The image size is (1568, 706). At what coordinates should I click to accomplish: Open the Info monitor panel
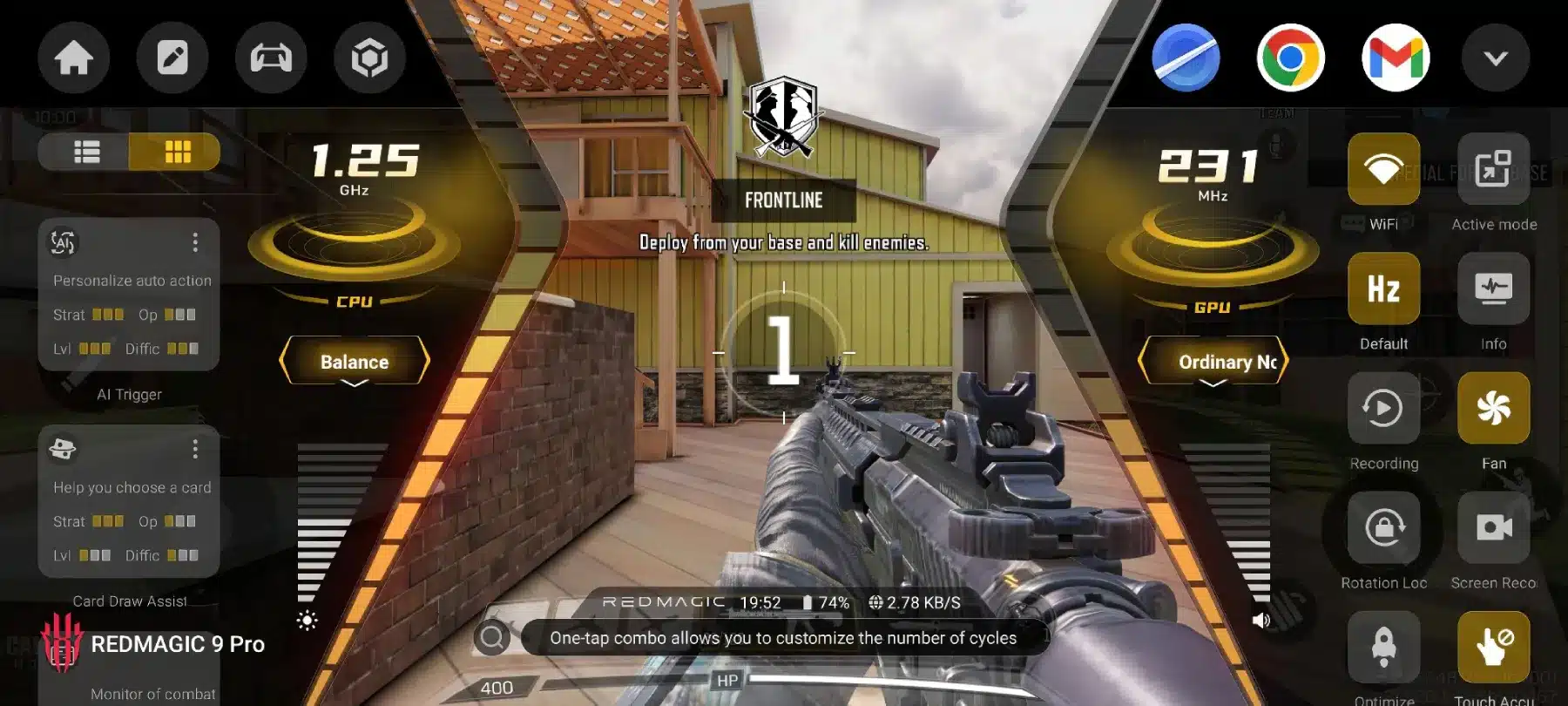tap(1493, 289)
